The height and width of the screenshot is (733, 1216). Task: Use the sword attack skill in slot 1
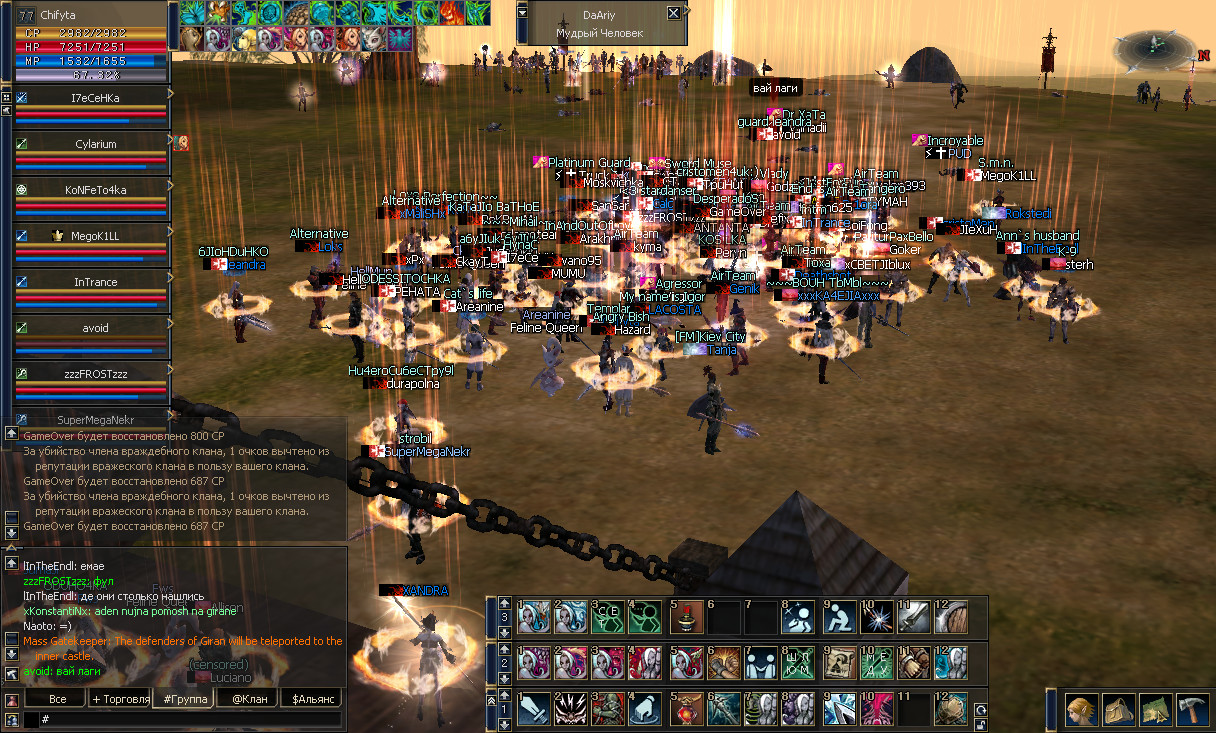(534, 709)
